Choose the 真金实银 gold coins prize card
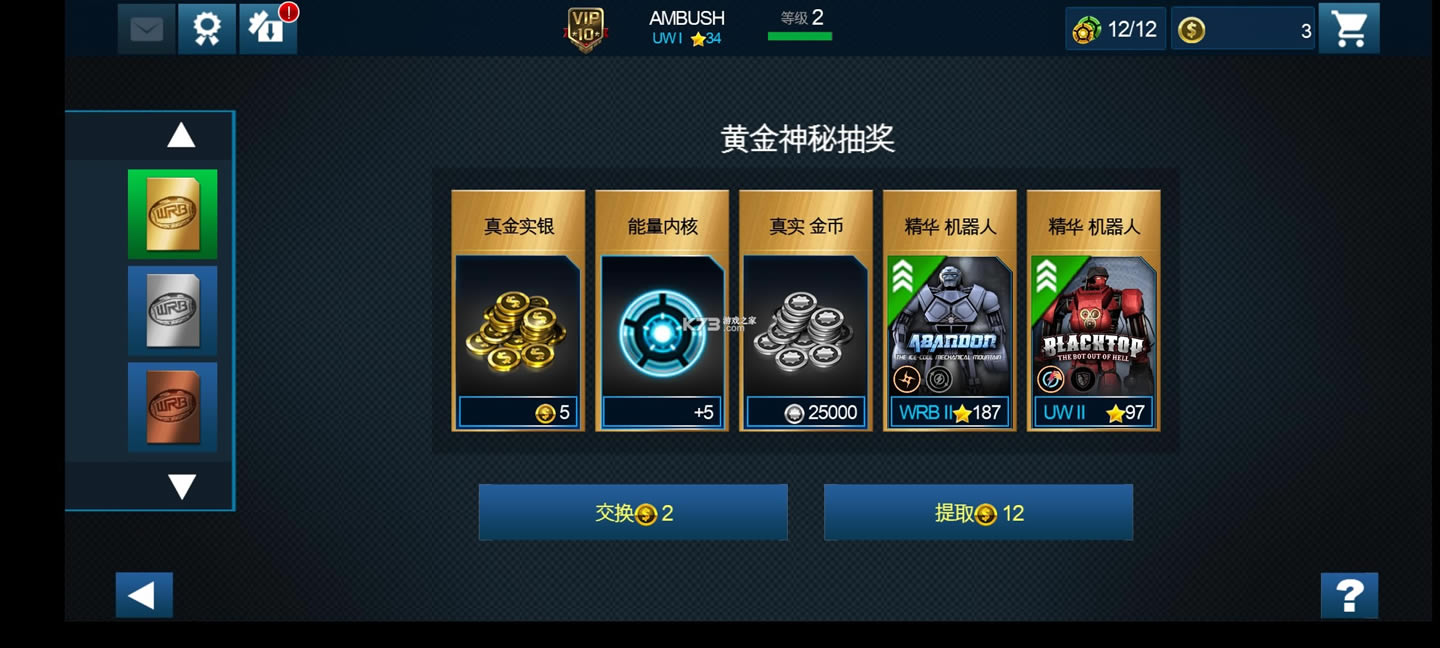The image size is (1440, 648). tap(518, 311)
